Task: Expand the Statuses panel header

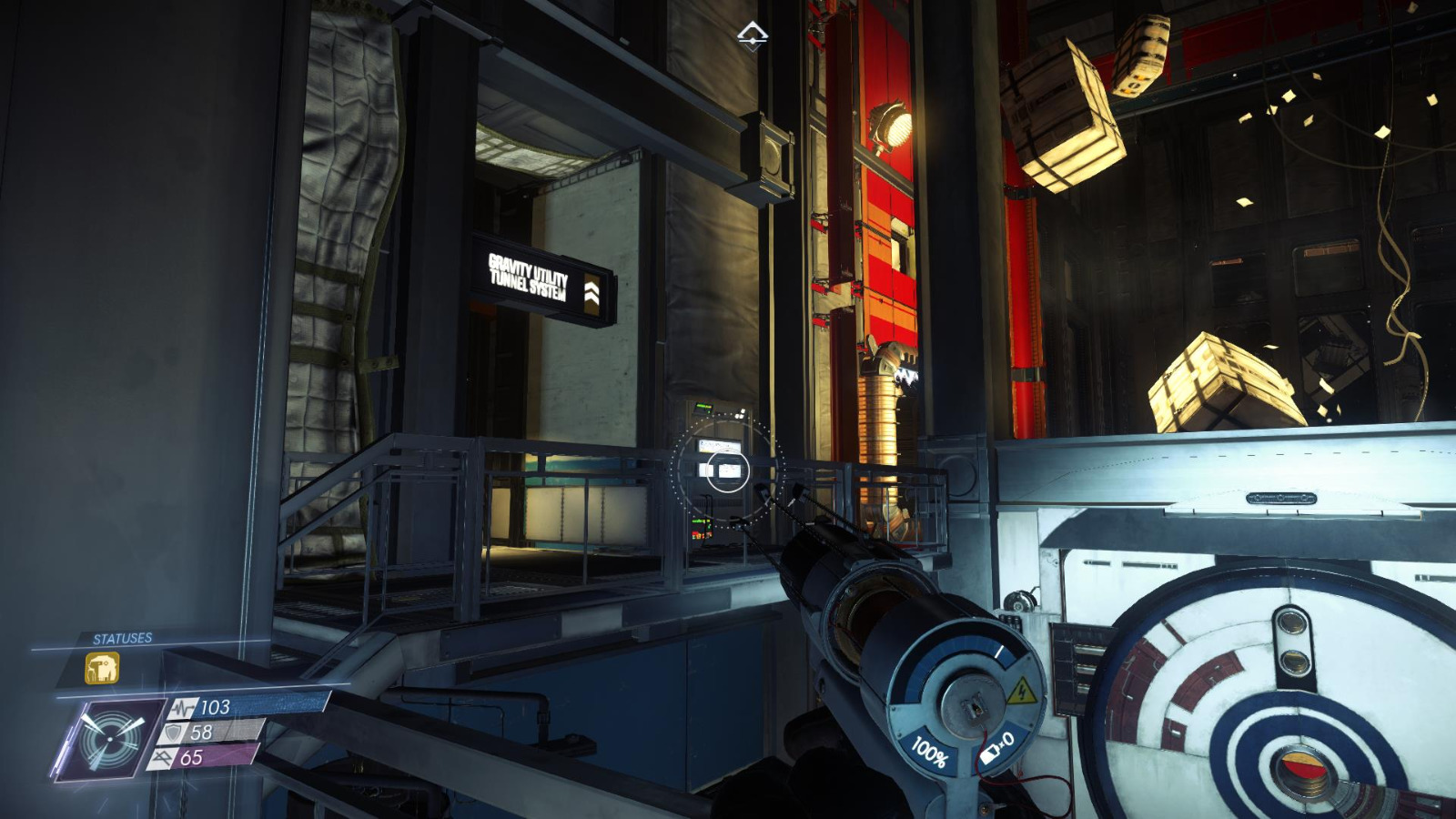Action: tap(122, 637)
